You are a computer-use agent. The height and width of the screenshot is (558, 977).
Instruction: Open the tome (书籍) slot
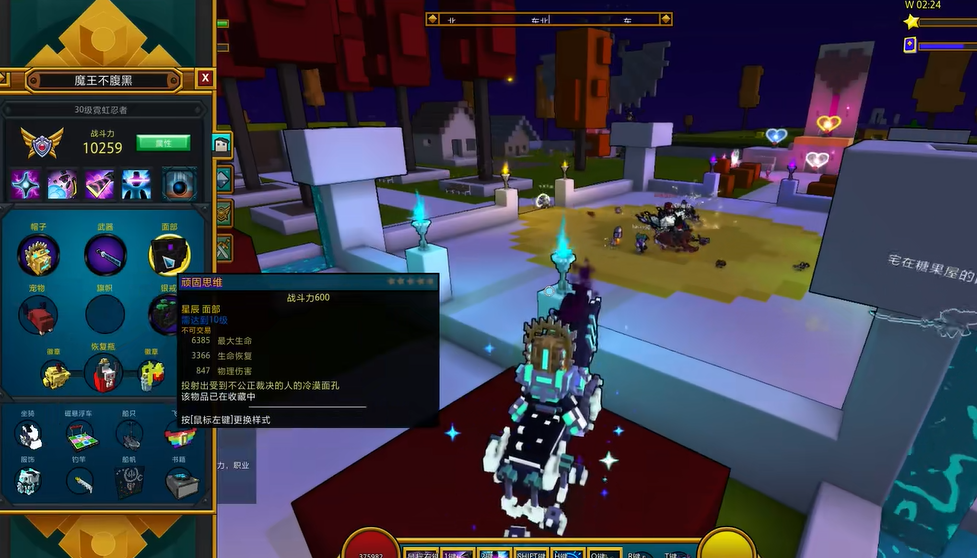[180, 483]
